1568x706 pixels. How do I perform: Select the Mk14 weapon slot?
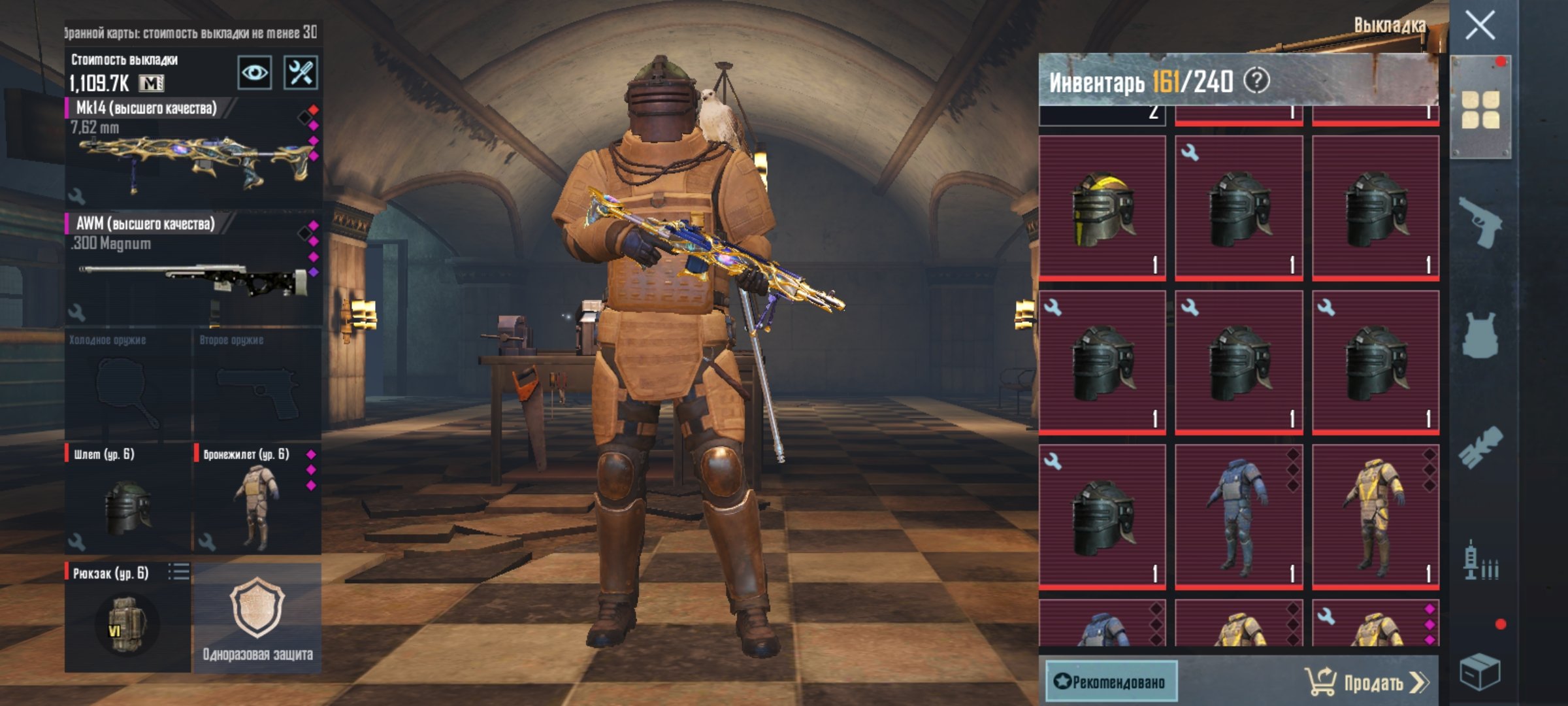(x=193, y=154)
